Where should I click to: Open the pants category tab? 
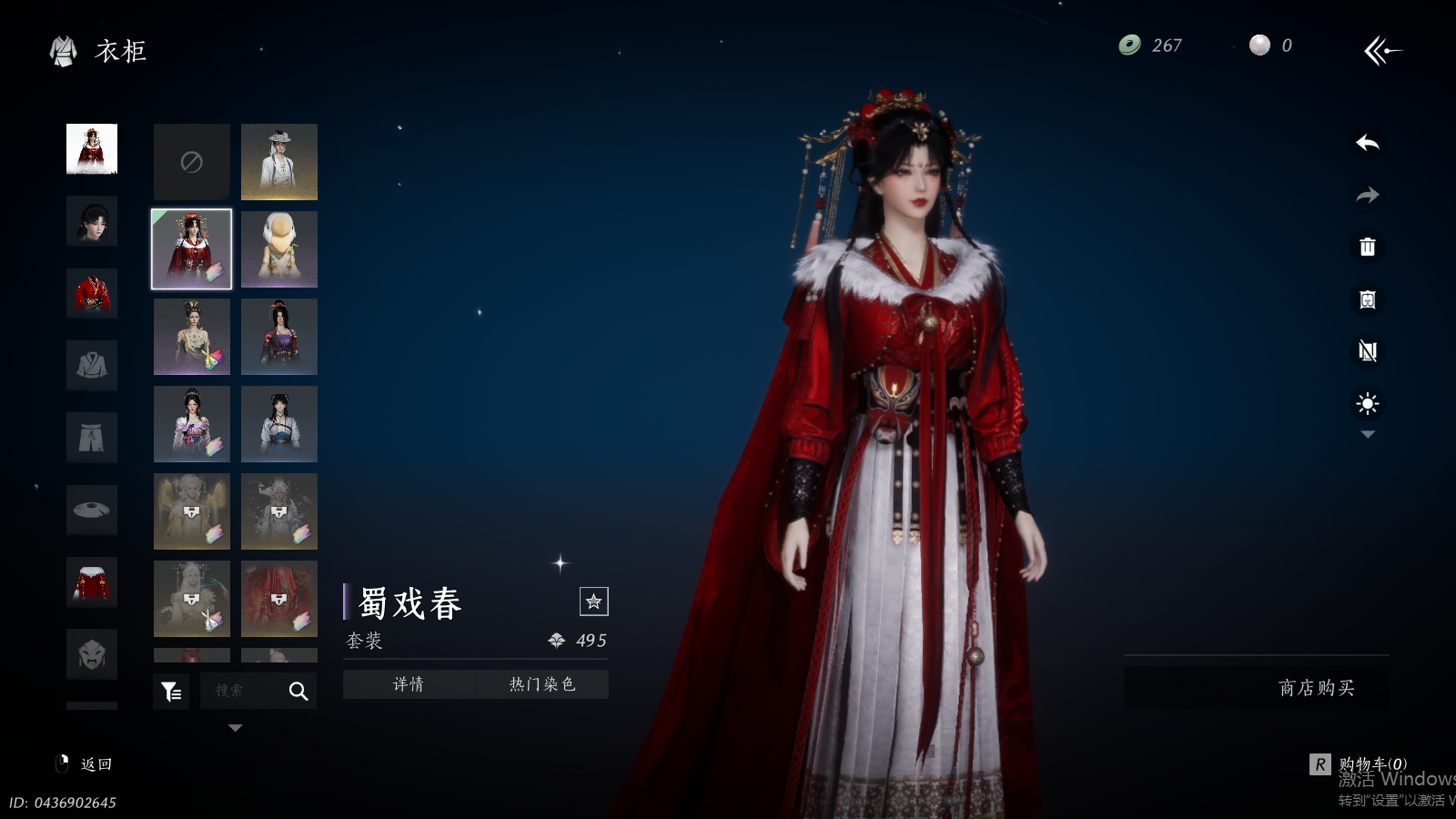point(92,438)
